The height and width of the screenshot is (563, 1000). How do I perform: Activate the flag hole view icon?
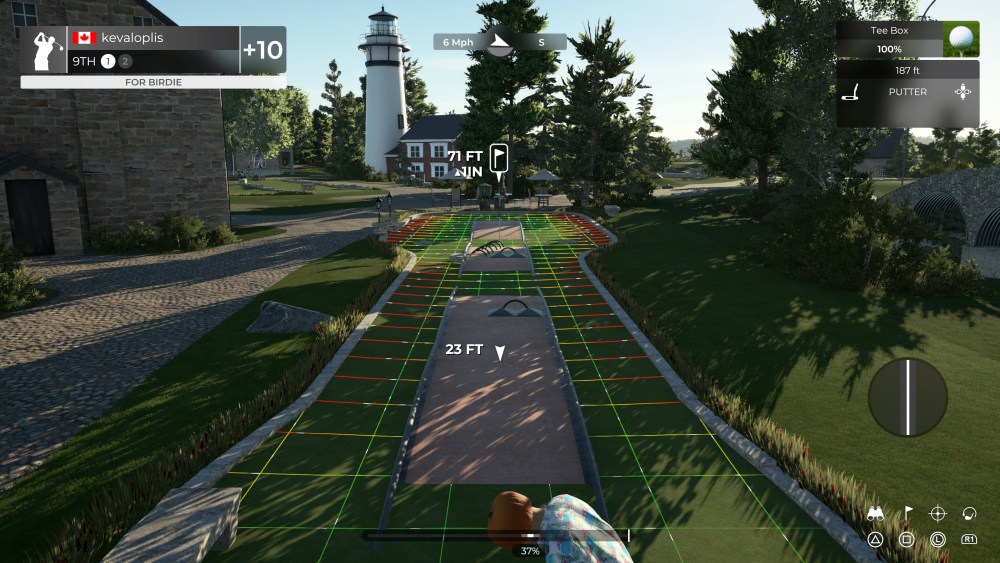point(907,513)
